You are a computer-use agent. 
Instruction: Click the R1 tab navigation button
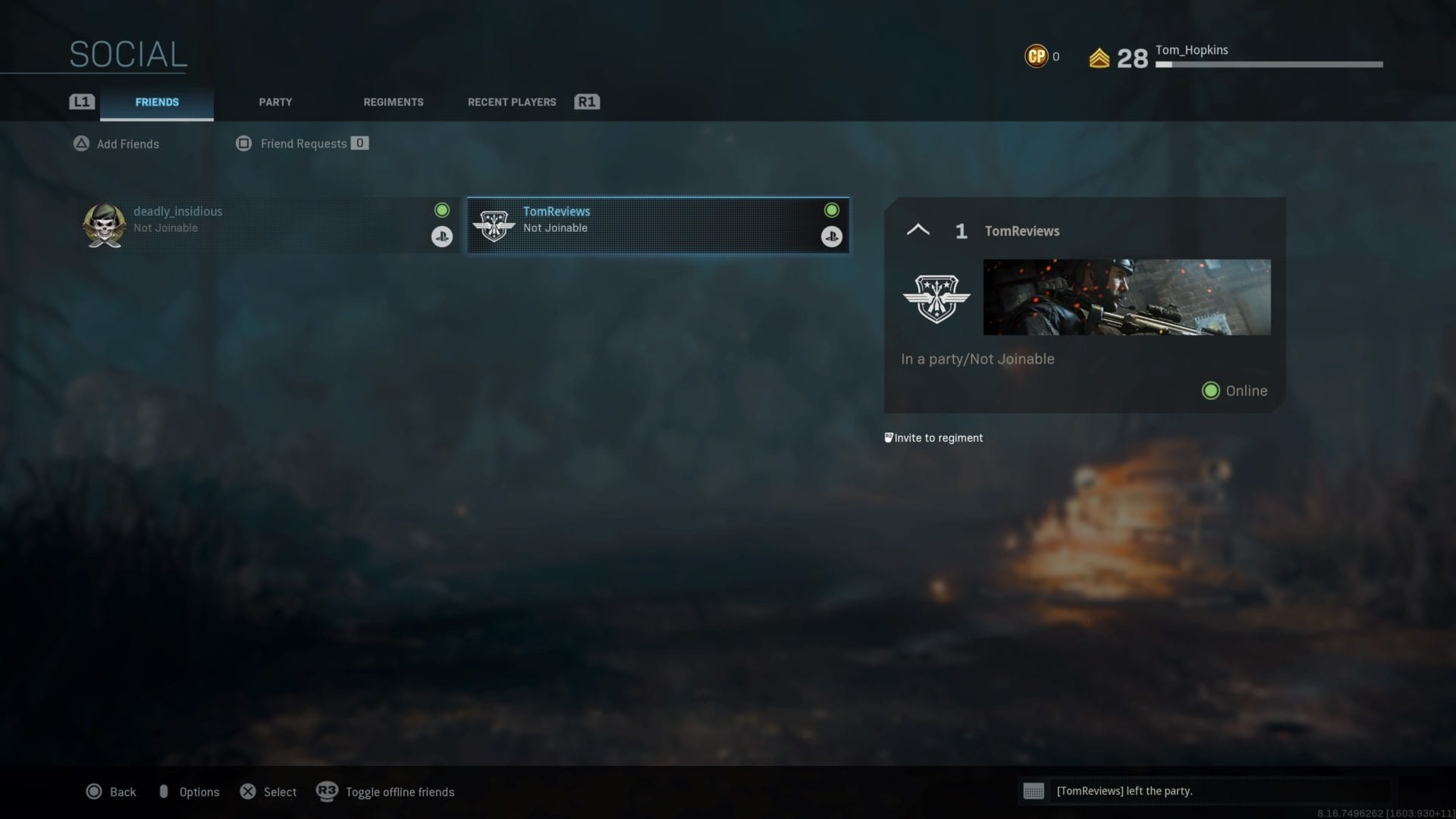click(587, 101)
